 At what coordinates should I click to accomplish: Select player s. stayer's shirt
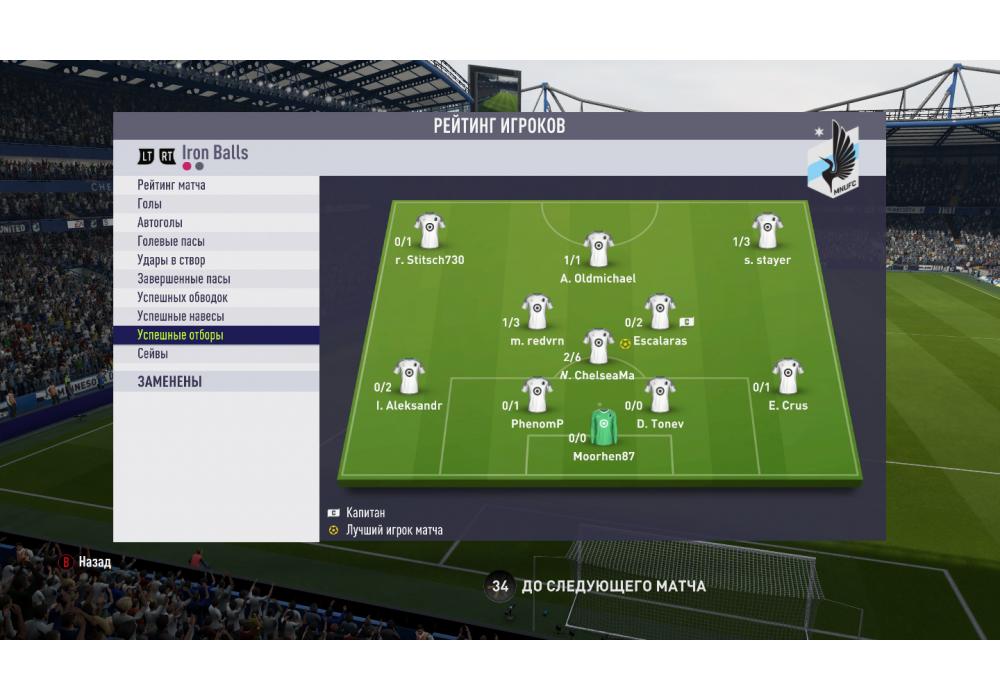click(x=767, y=231)
